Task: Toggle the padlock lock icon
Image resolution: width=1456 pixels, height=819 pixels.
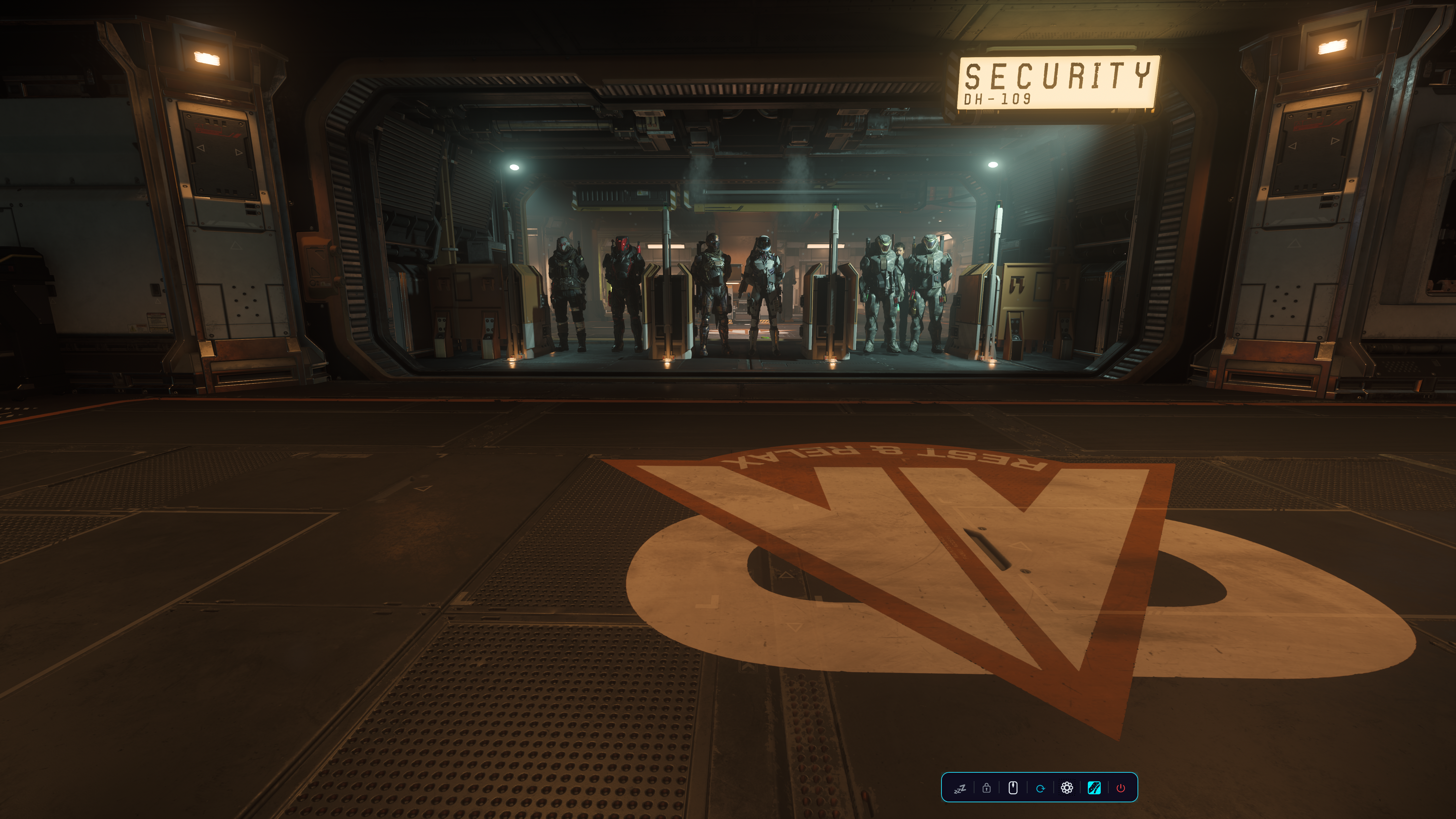Action: [986, 788]
